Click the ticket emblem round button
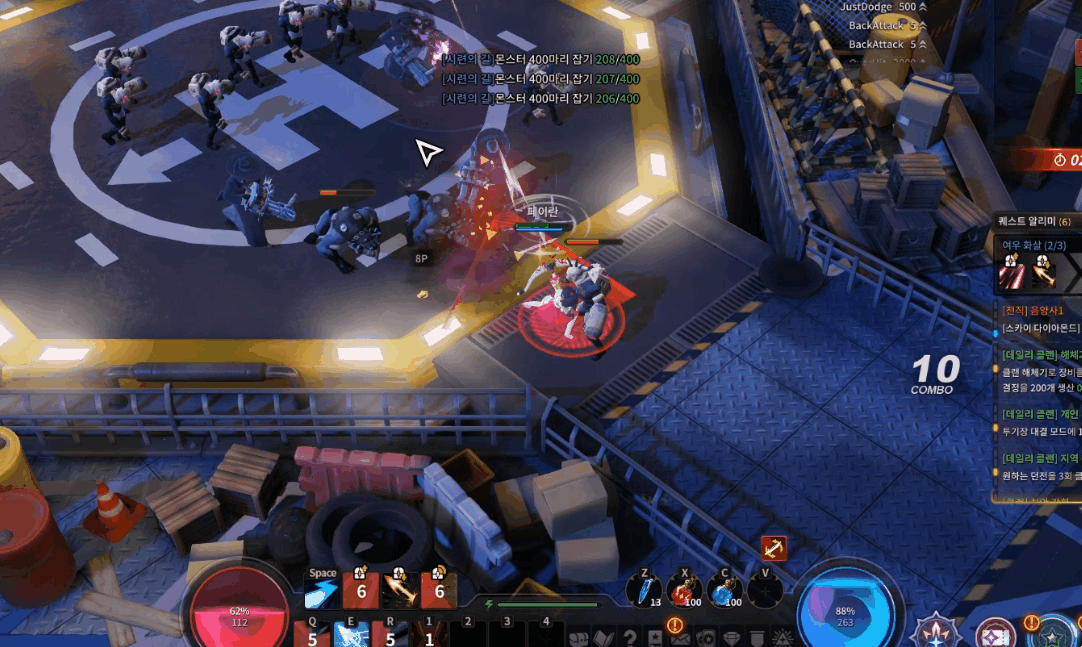The height and width of the screenshot is (647, 1082). point(995,632)
